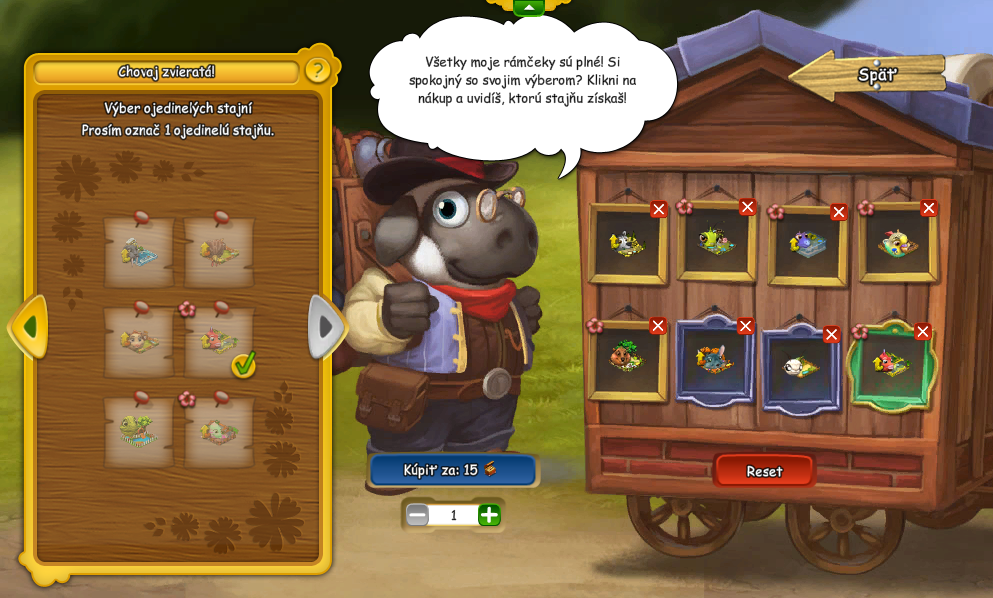Collapse the top green arrow tab
The height and width of the screenshot is (598, 993).
(529, 8)
